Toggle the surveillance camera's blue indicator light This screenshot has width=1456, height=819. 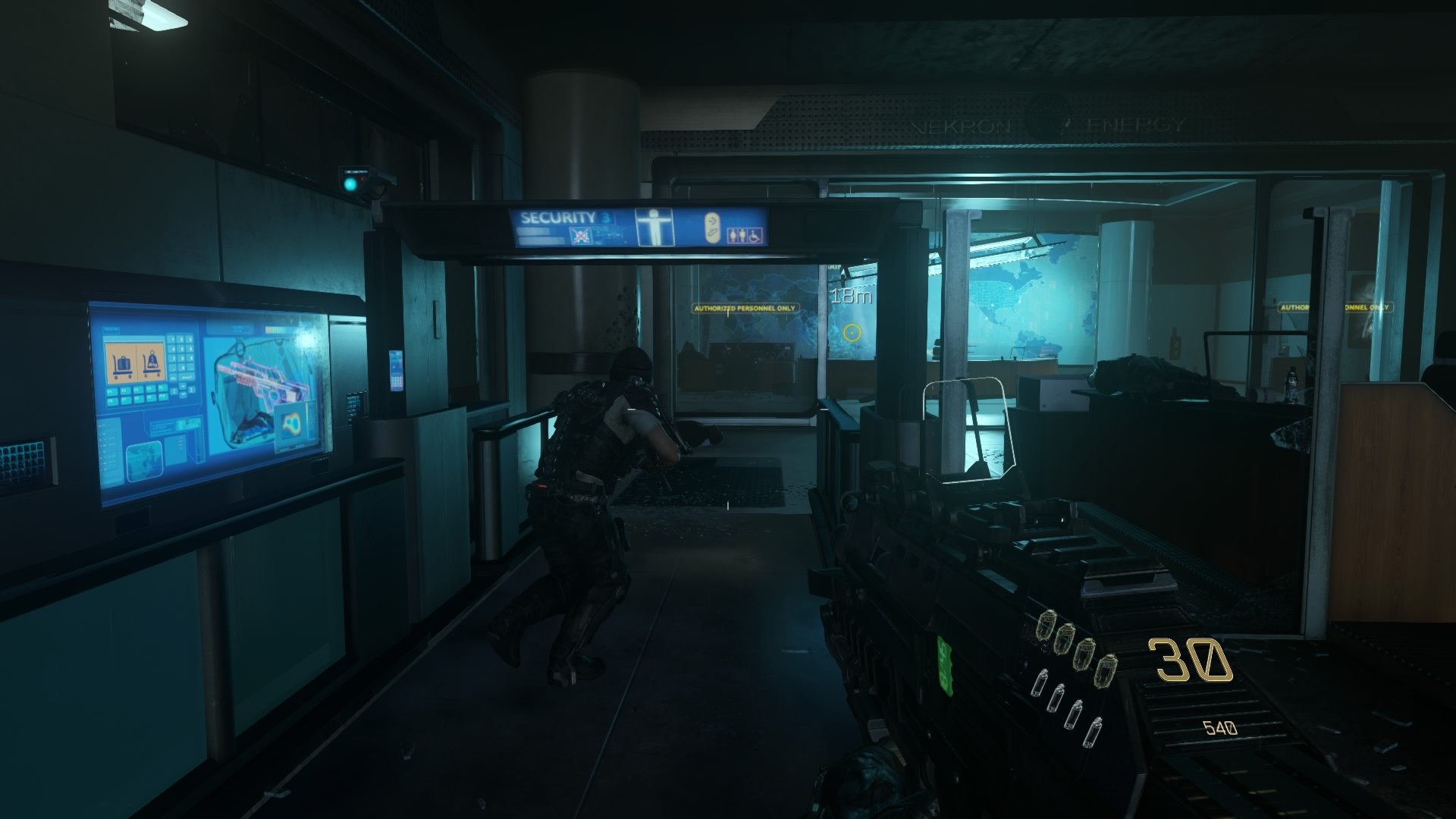(350, 183)
